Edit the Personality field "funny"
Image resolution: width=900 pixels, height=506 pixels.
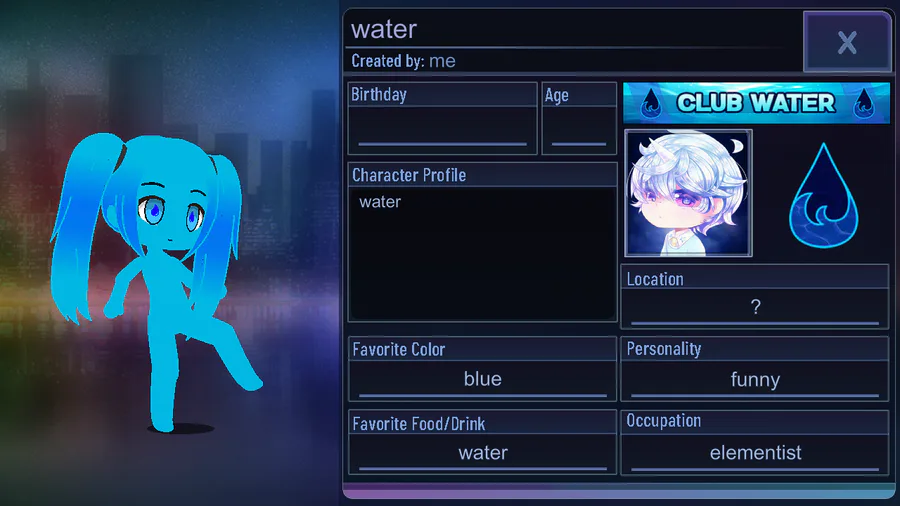(755, 379)
